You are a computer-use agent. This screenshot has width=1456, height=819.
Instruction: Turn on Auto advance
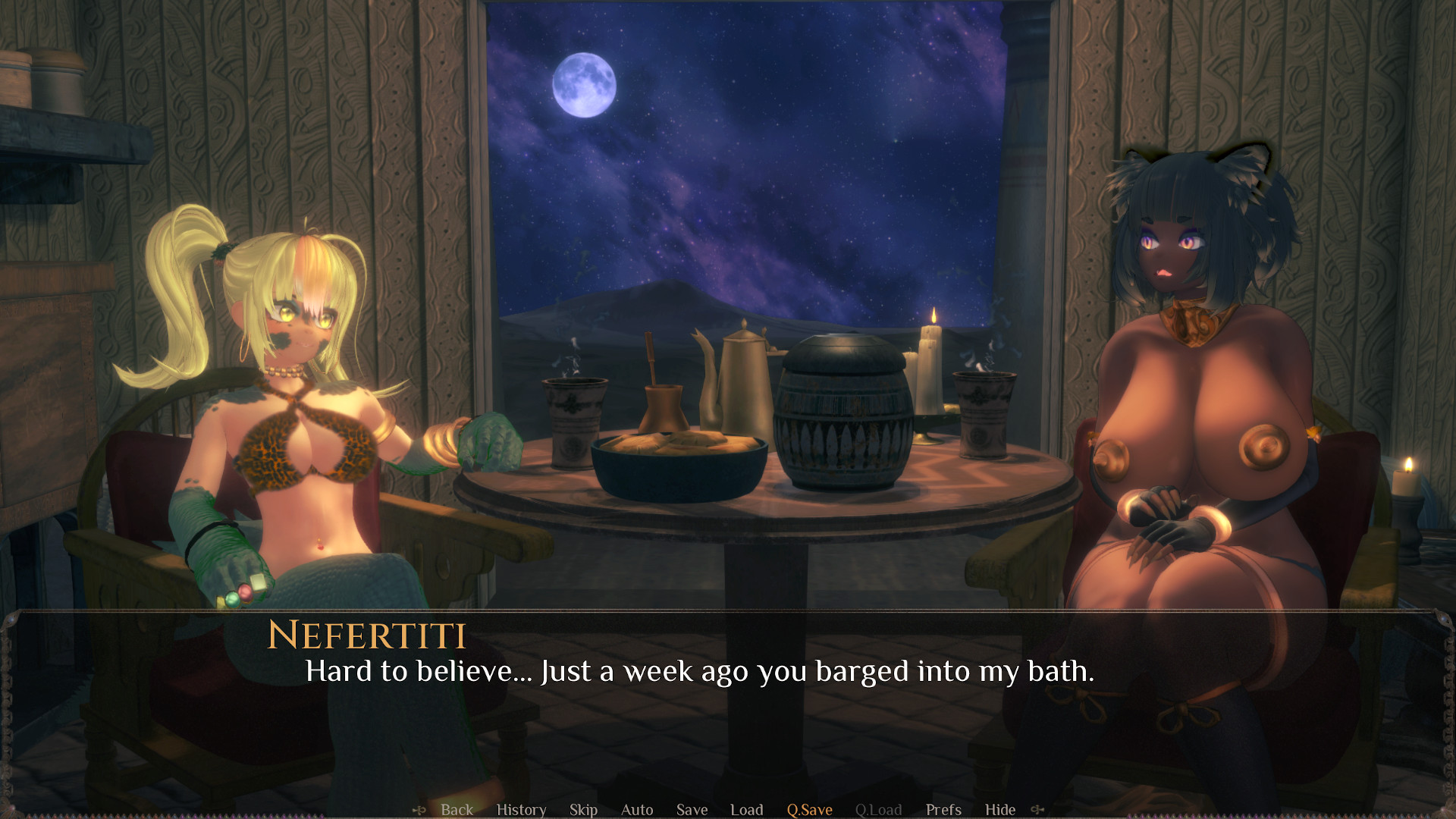[x=637, y=809]
